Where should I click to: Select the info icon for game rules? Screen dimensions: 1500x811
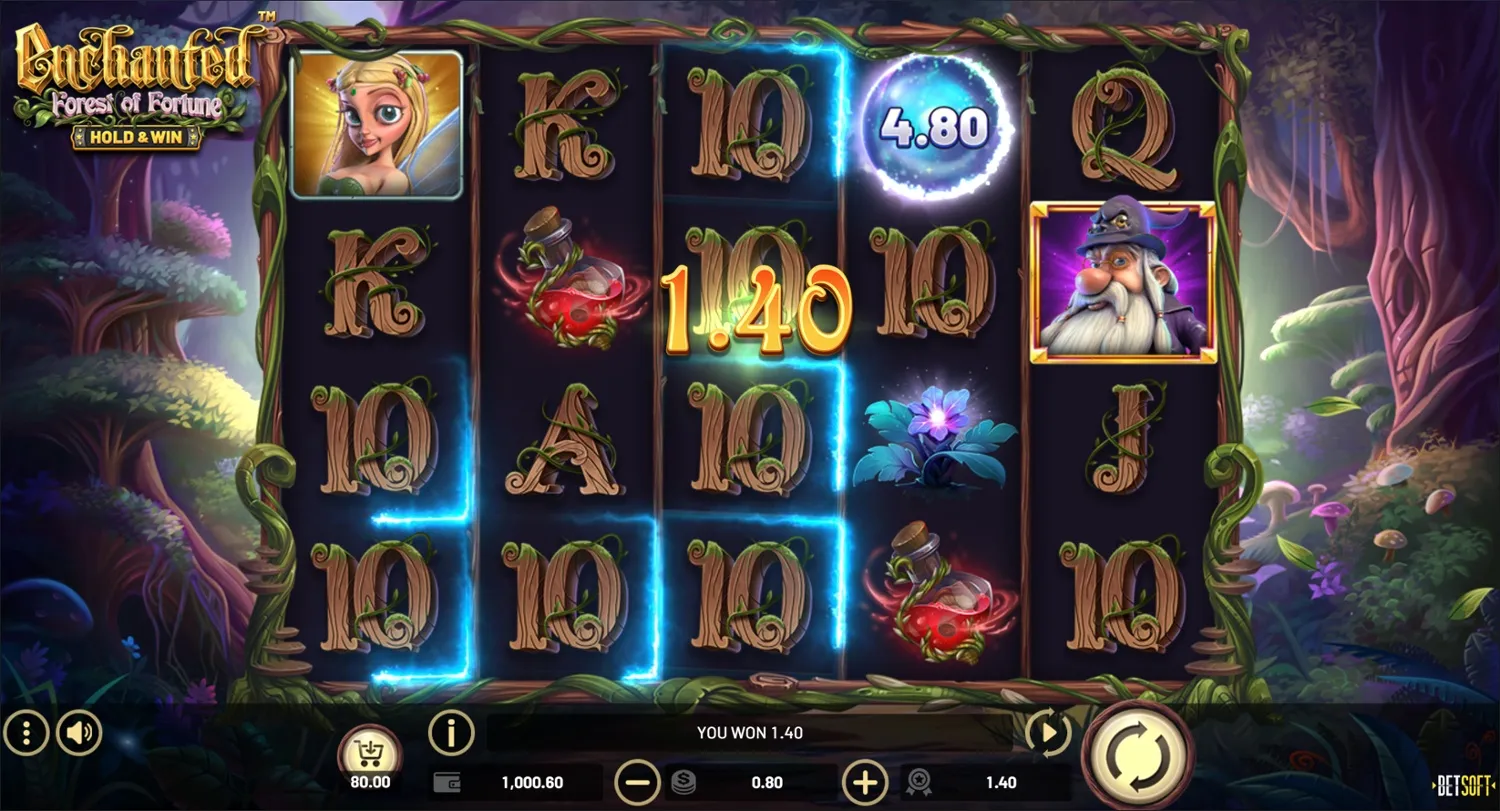click(449, 733)
